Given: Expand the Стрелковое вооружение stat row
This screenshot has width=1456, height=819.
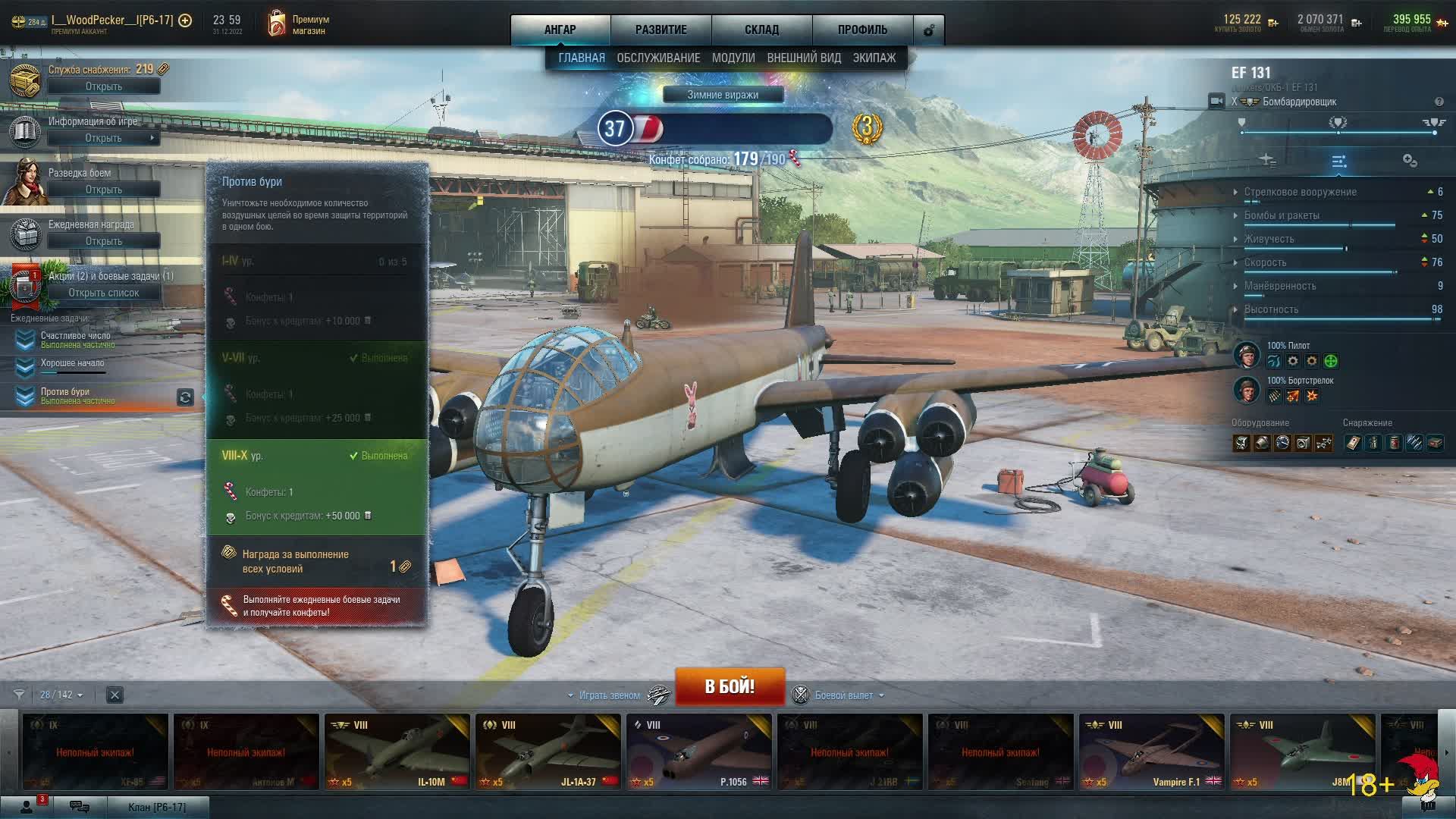Looking at the screenshot, I should [1300, 192].
